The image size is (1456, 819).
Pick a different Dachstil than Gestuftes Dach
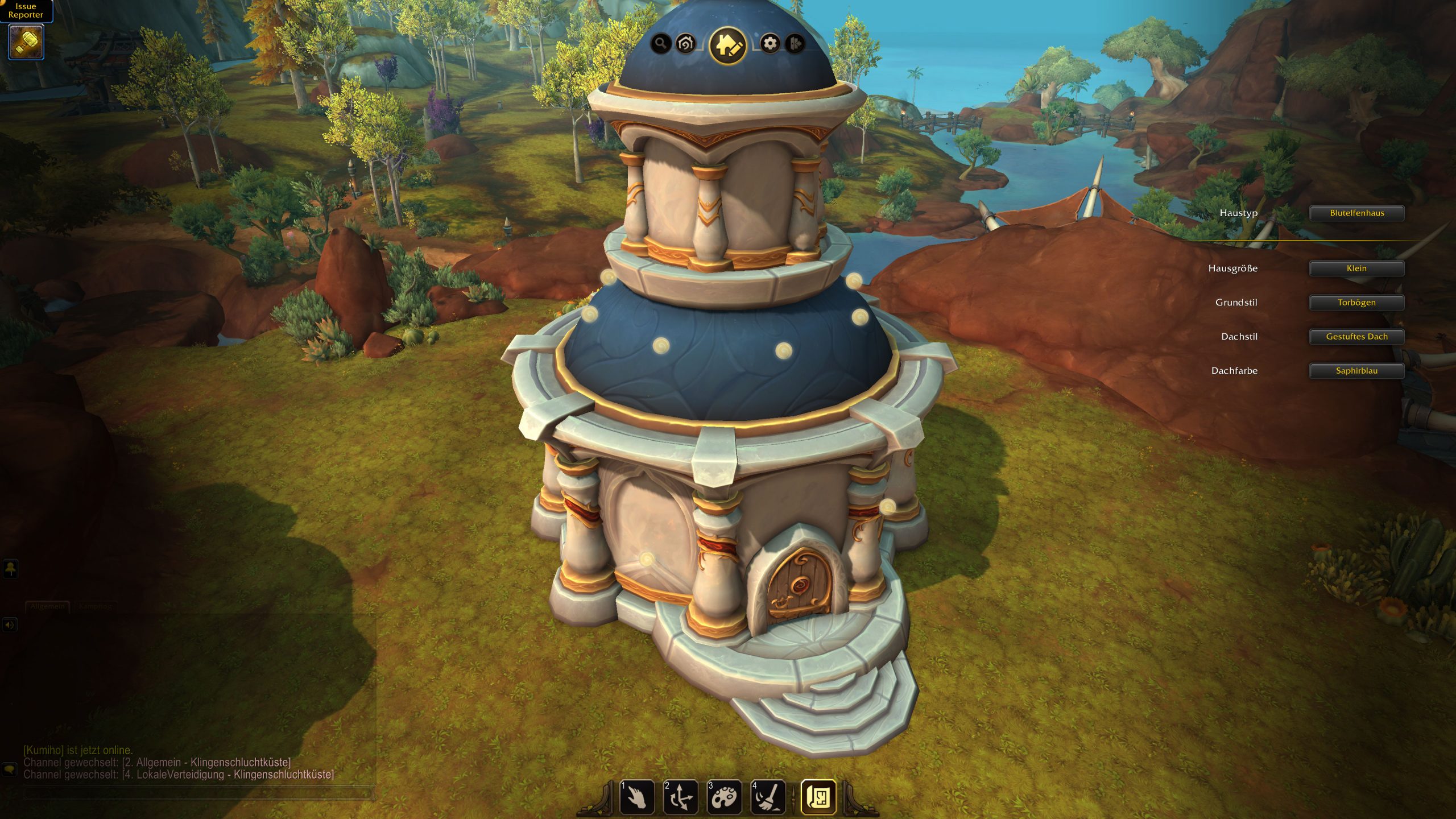[x=1356, y=337]
